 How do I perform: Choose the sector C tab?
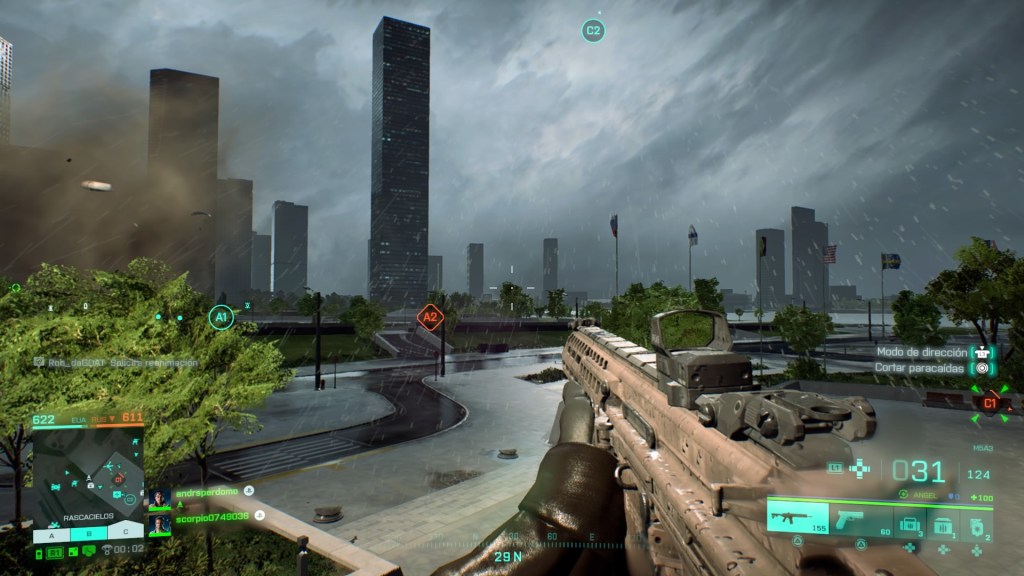click(x=126, y=534)
